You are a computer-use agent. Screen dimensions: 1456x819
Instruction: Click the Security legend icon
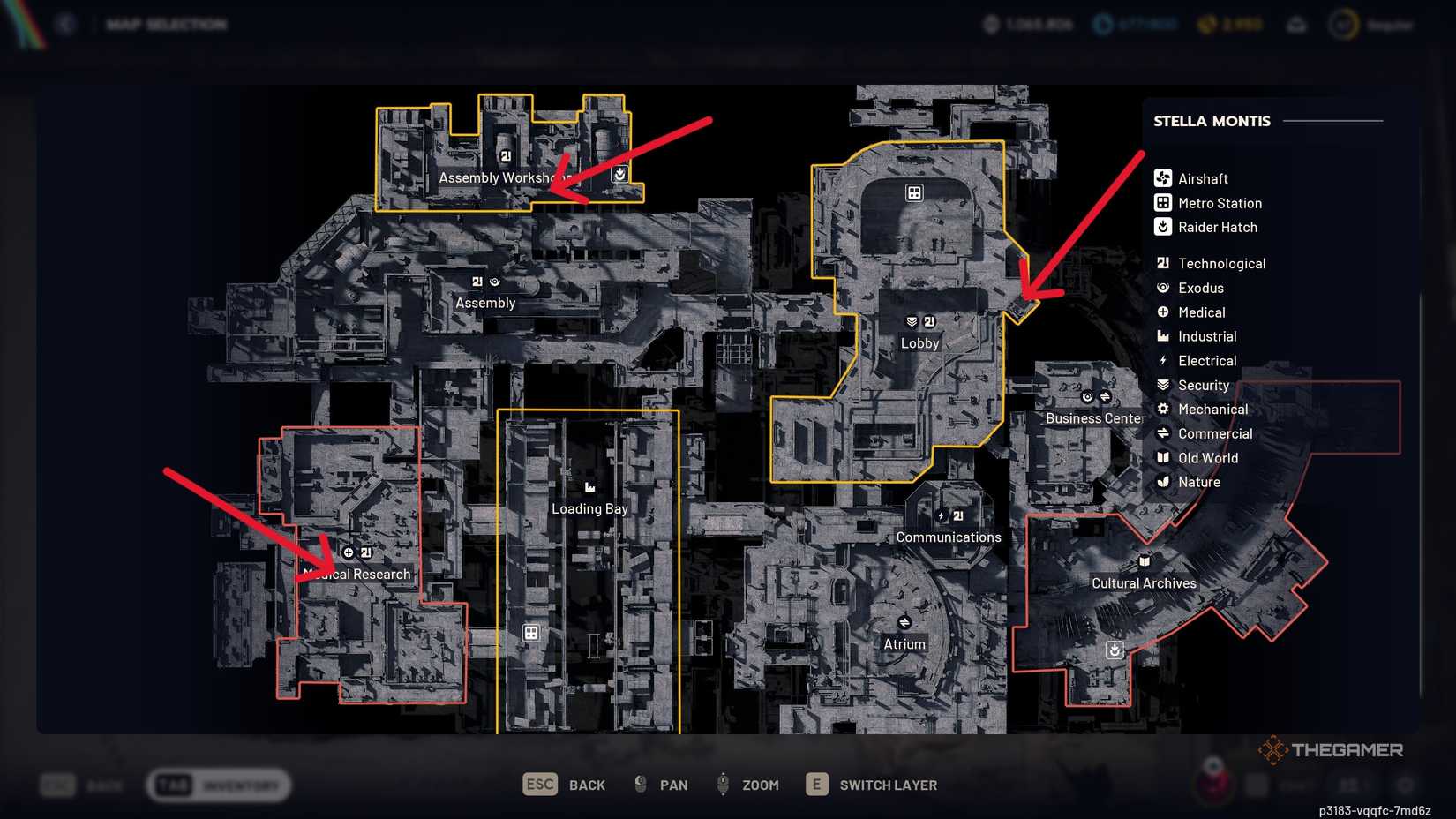(1163, 385)
